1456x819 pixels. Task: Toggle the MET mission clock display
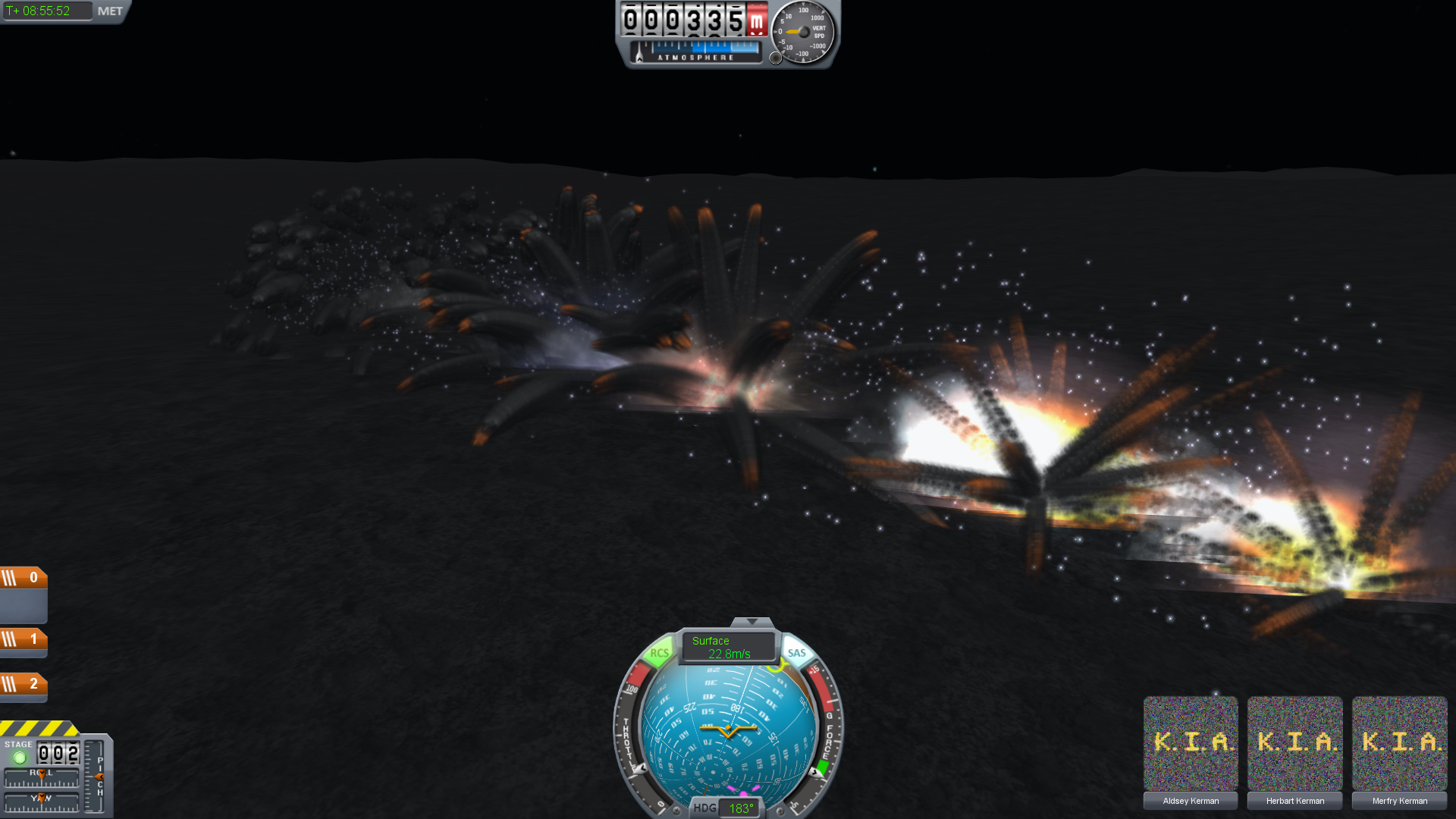click(x=110, y=11)
